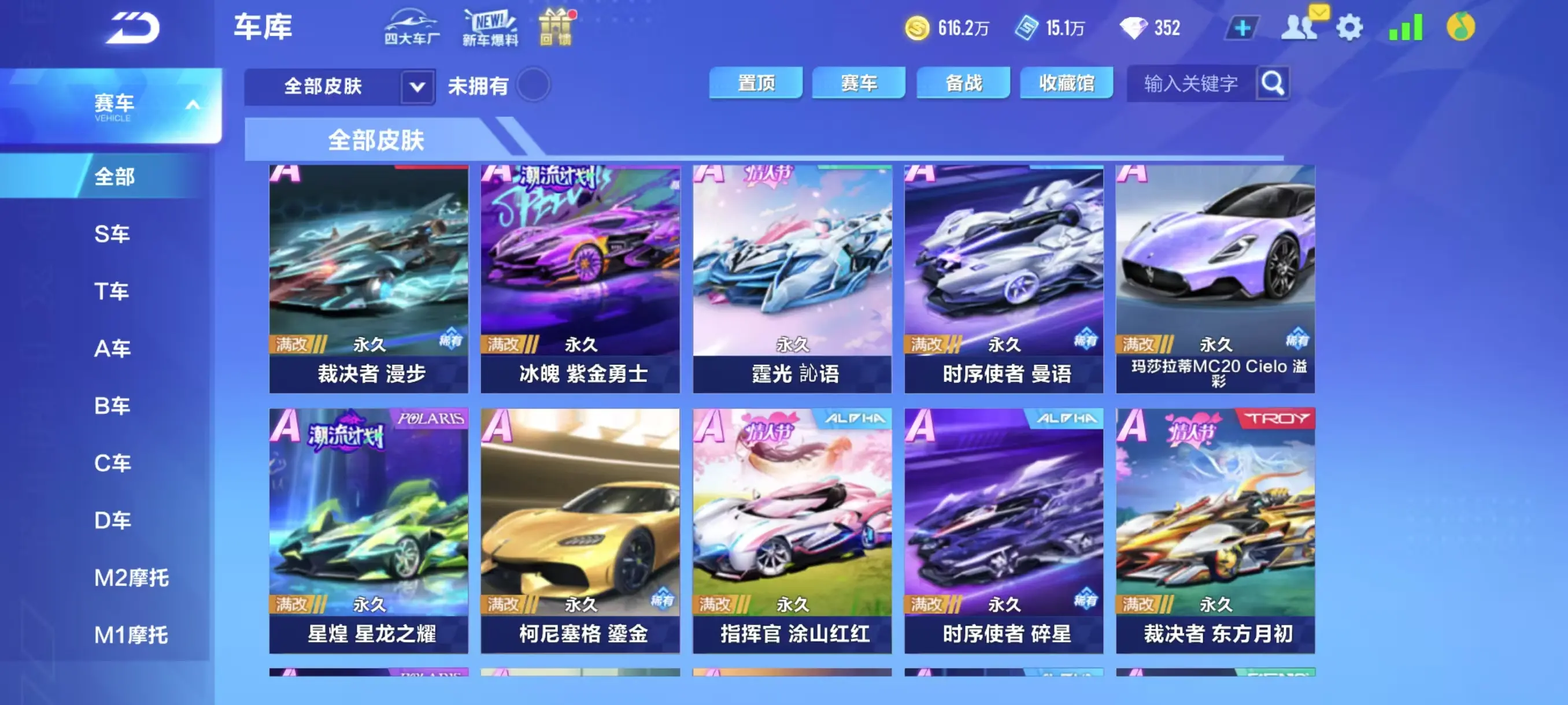Open the settings gear icon
The height and width of the screenshot is (705, 1568).
tap(1351, 27)
